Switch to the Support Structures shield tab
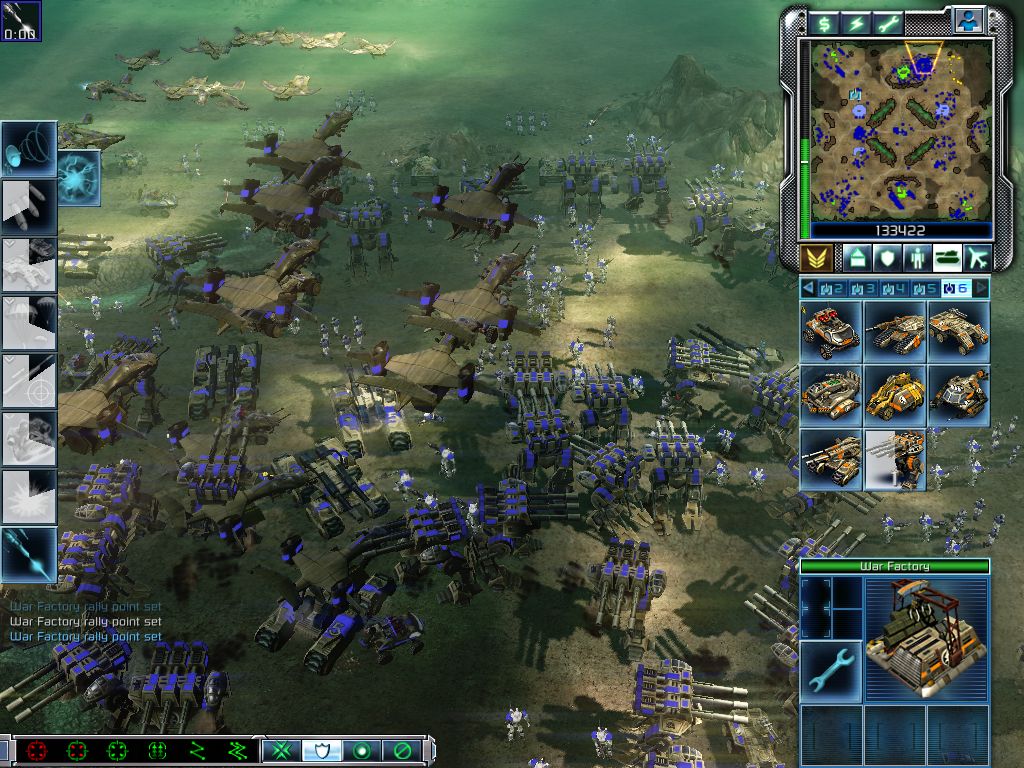This screenshot has height=768, width=1024. pyautogui.click(x=887, y=258)
